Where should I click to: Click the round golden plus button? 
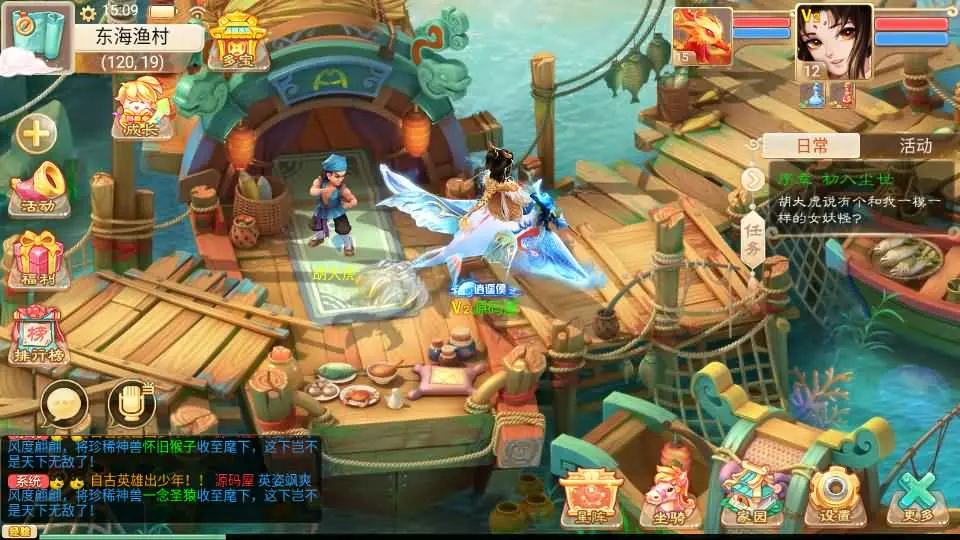pyautogui.click(x=36, y=133)
